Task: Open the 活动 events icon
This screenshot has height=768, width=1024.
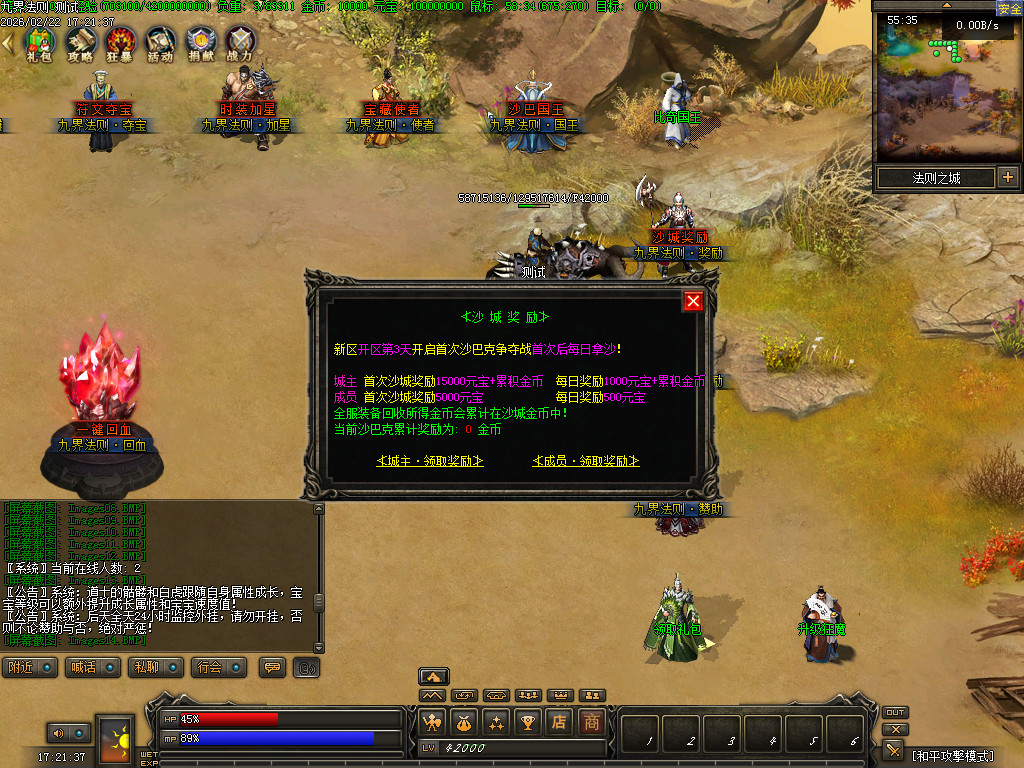Action: 160,42
